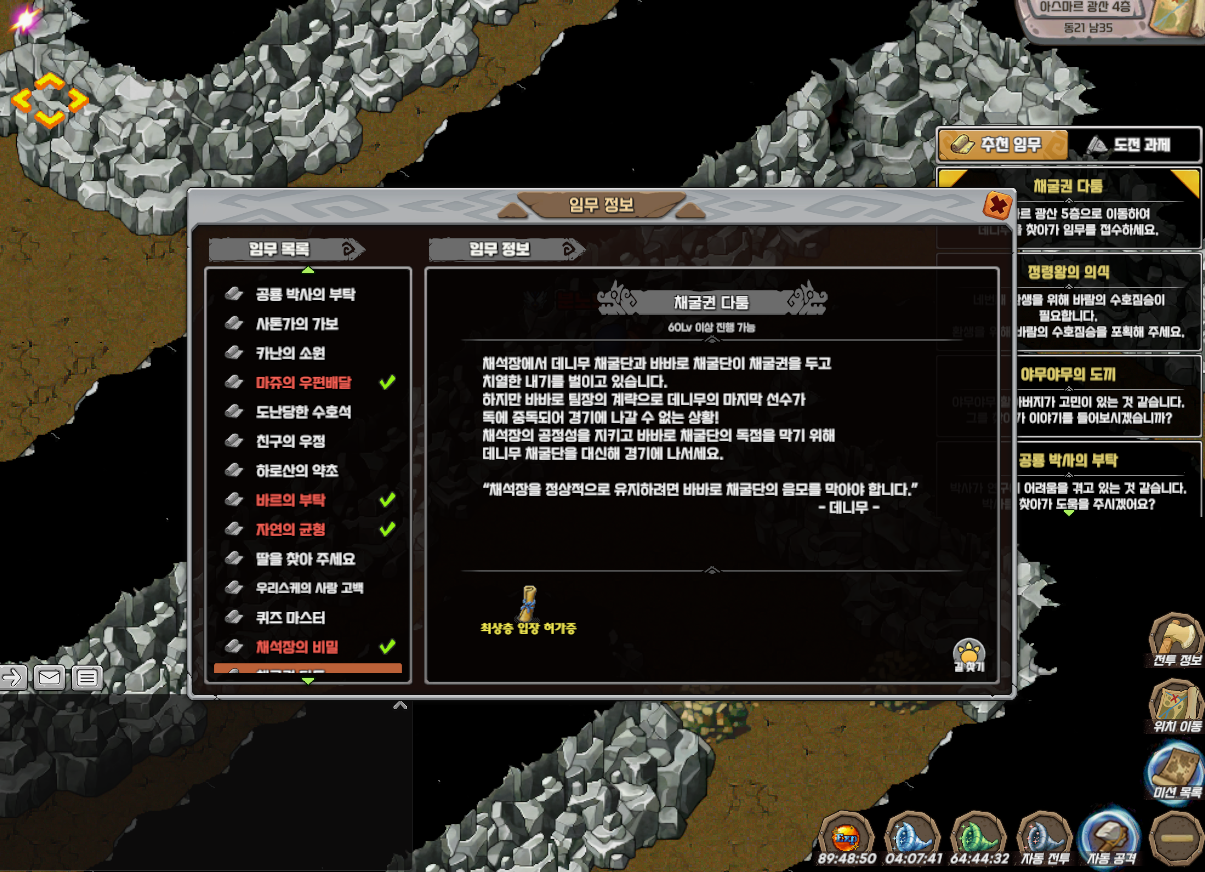Open the 도난당한 수호석 quest details
Image resolution: width=1205 pixels, height=872 pixels.
[303, 412]
